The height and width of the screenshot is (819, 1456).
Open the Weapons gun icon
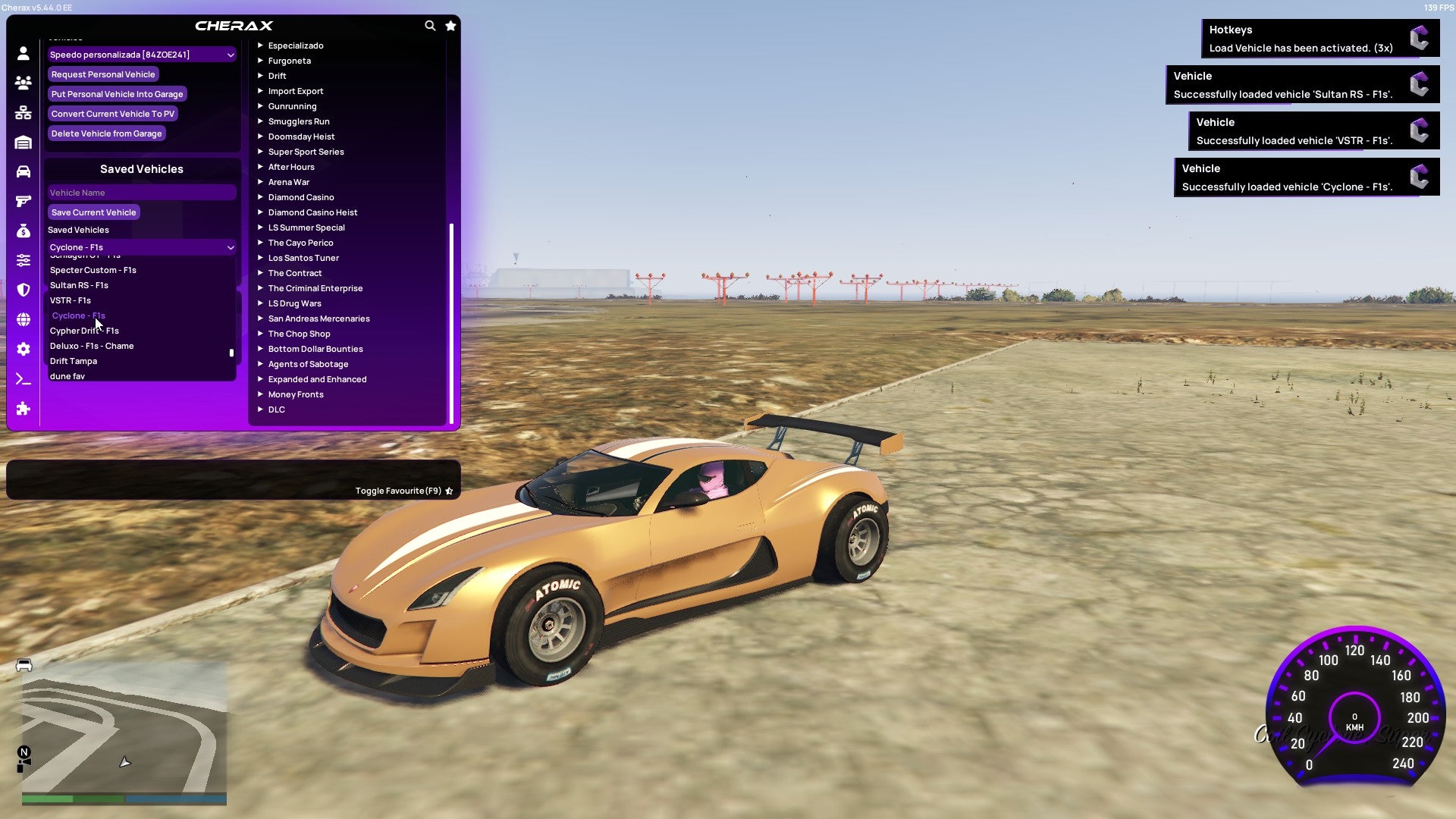pos(23,201)
